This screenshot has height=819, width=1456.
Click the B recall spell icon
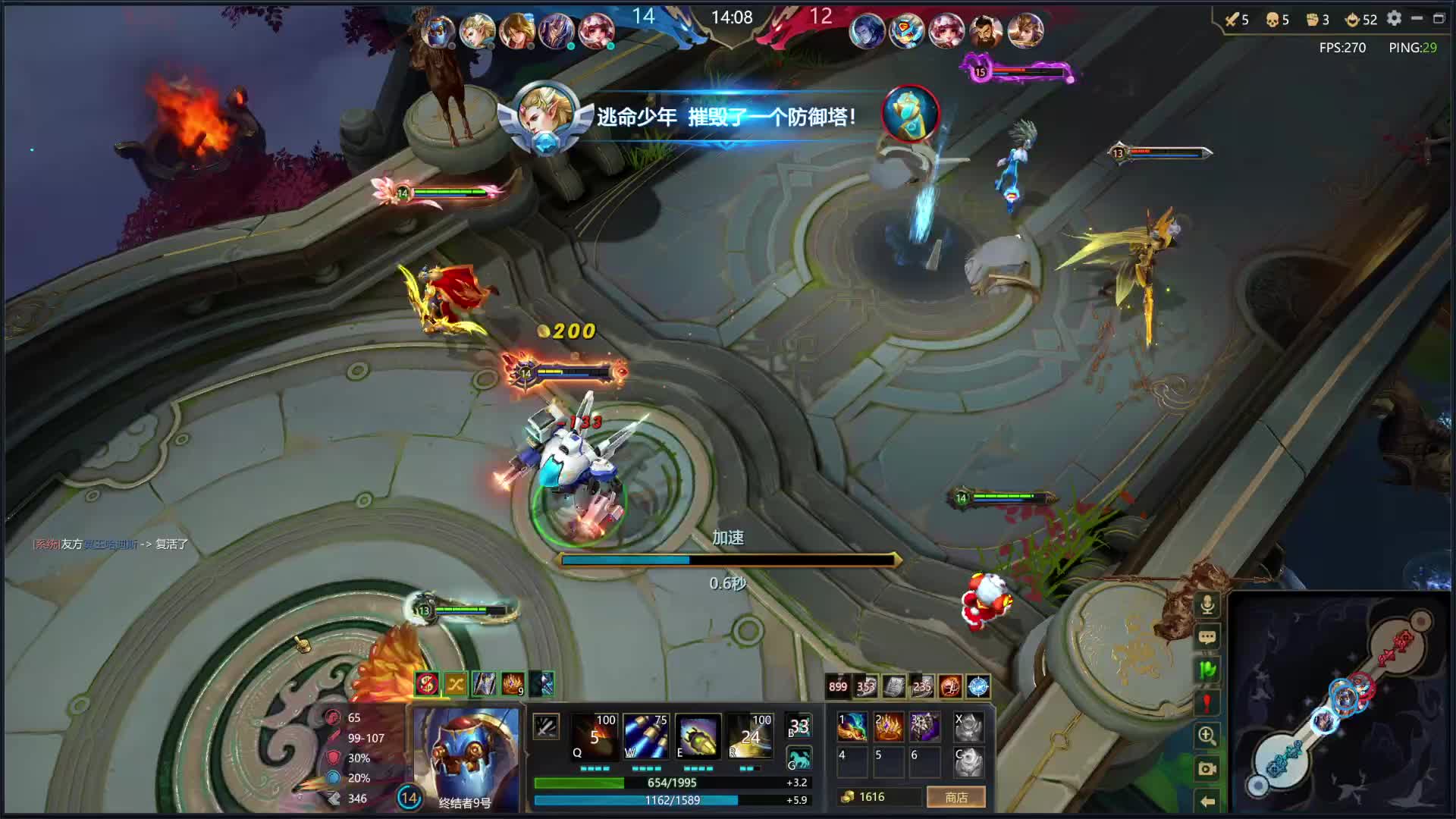point(799,726)
